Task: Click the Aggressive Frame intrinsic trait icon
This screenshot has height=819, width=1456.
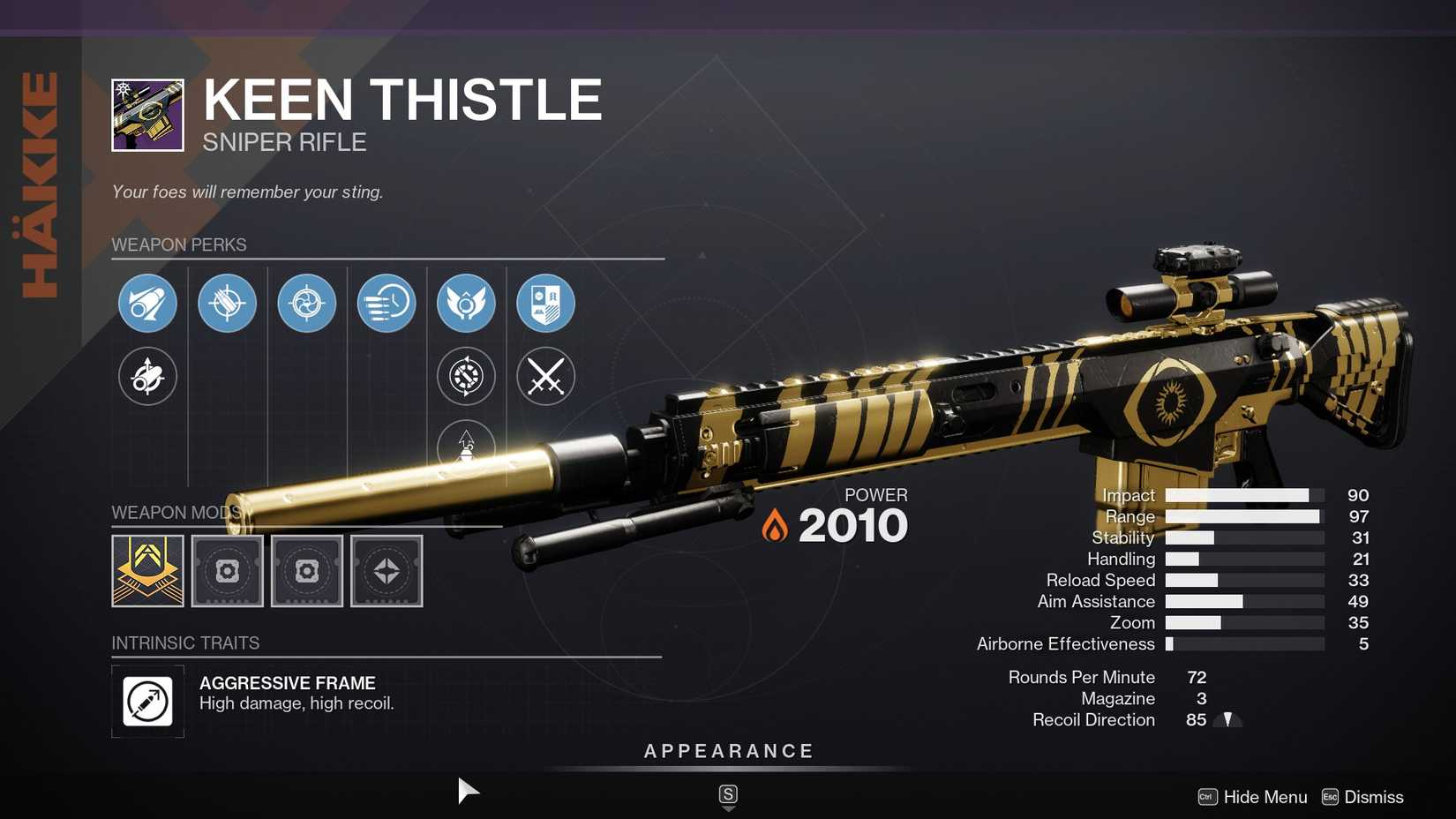Action: pos(147,702)
